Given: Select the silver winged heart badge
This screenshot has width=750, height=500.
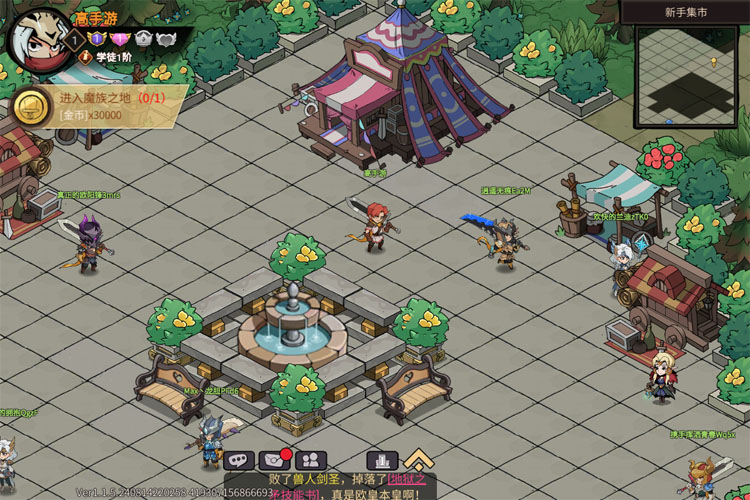Looking at the screenshot, I should (x=166, y=39).
